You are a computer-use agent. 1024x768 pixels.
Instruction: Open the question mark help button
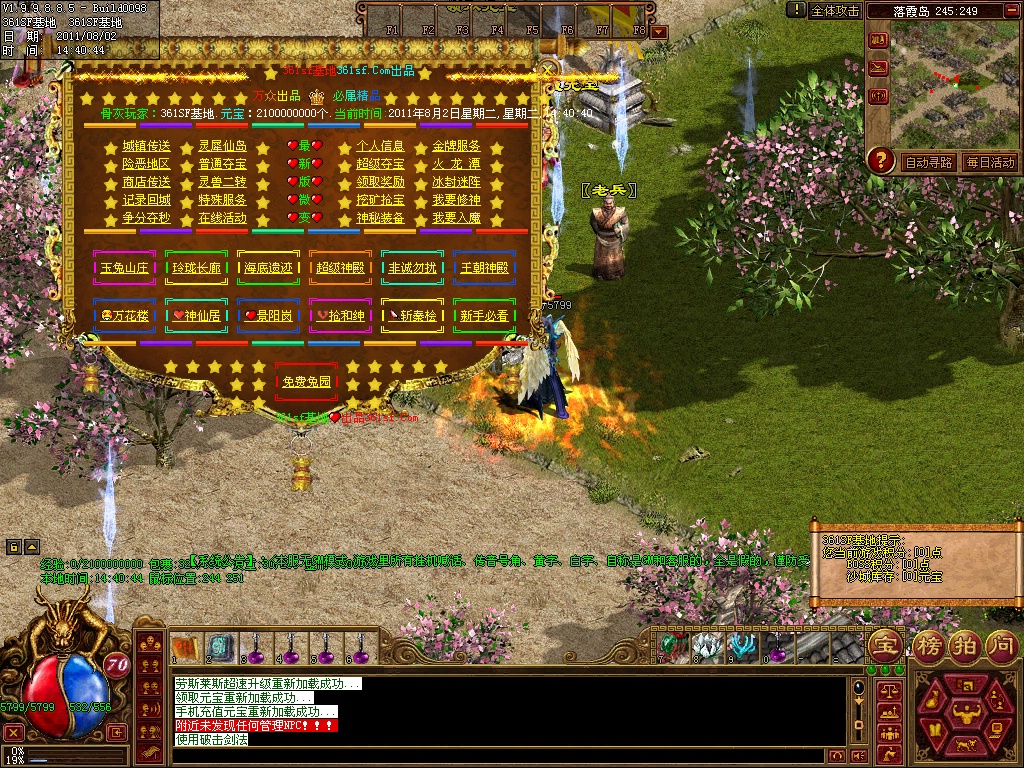click(880, 159)
